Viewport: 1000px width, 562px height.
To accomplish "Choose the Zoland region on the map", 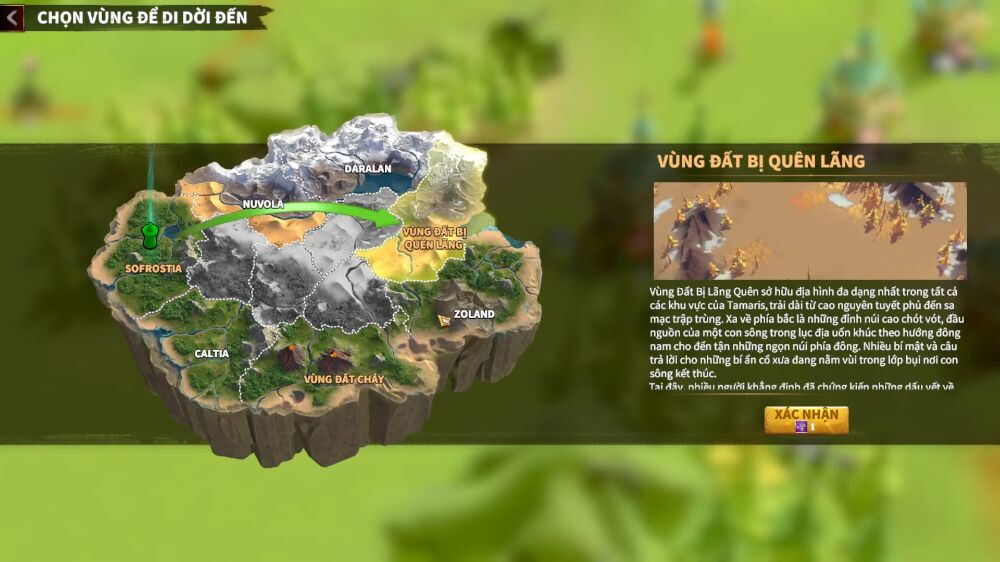I will (x=473, y=313).
